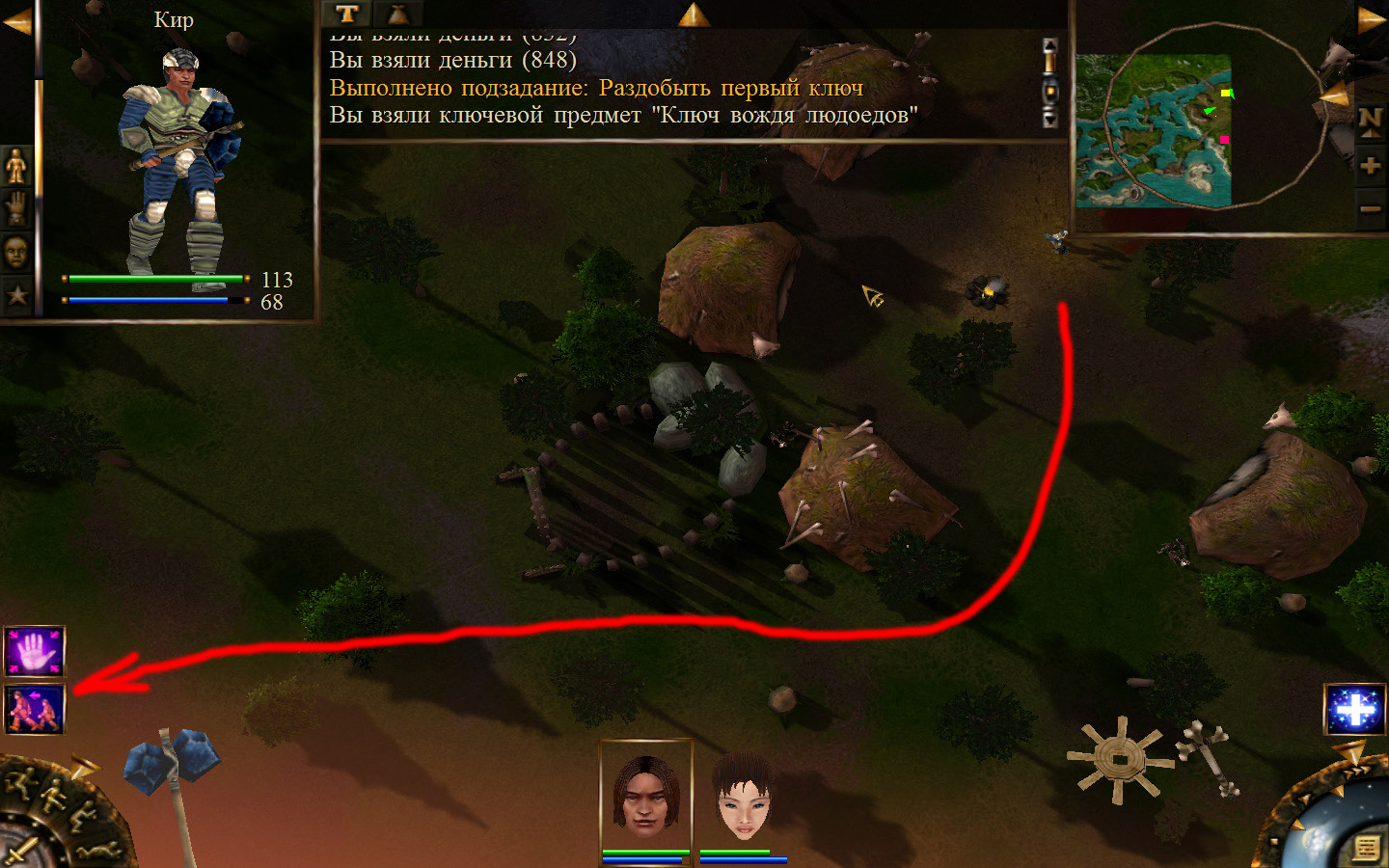This screenshot has height=868, width=1389.
Task: Open the golden body figure panel
Action: [x=16, y=166]
